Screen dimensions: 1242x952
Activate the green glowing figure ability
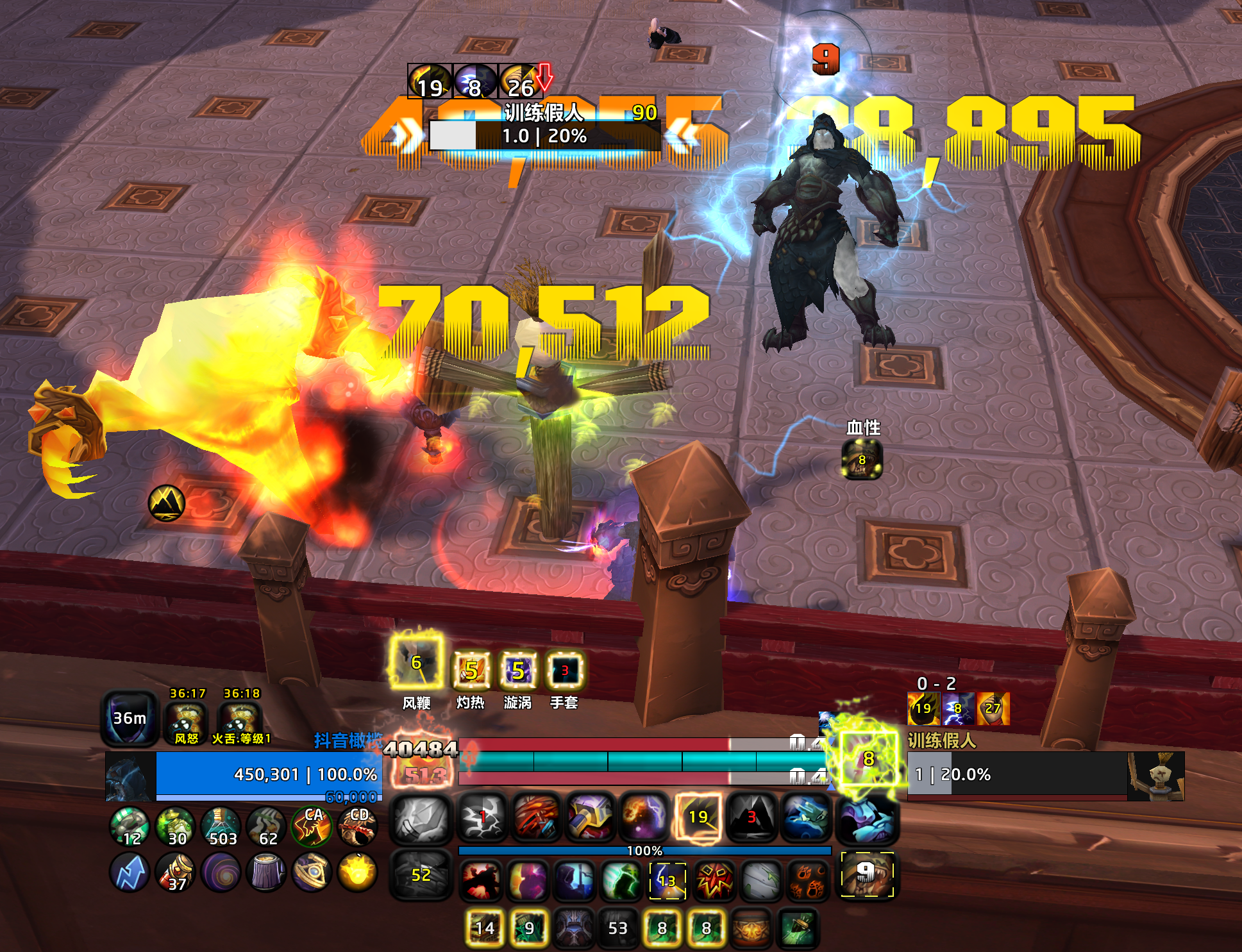click(x=620, y=880)
